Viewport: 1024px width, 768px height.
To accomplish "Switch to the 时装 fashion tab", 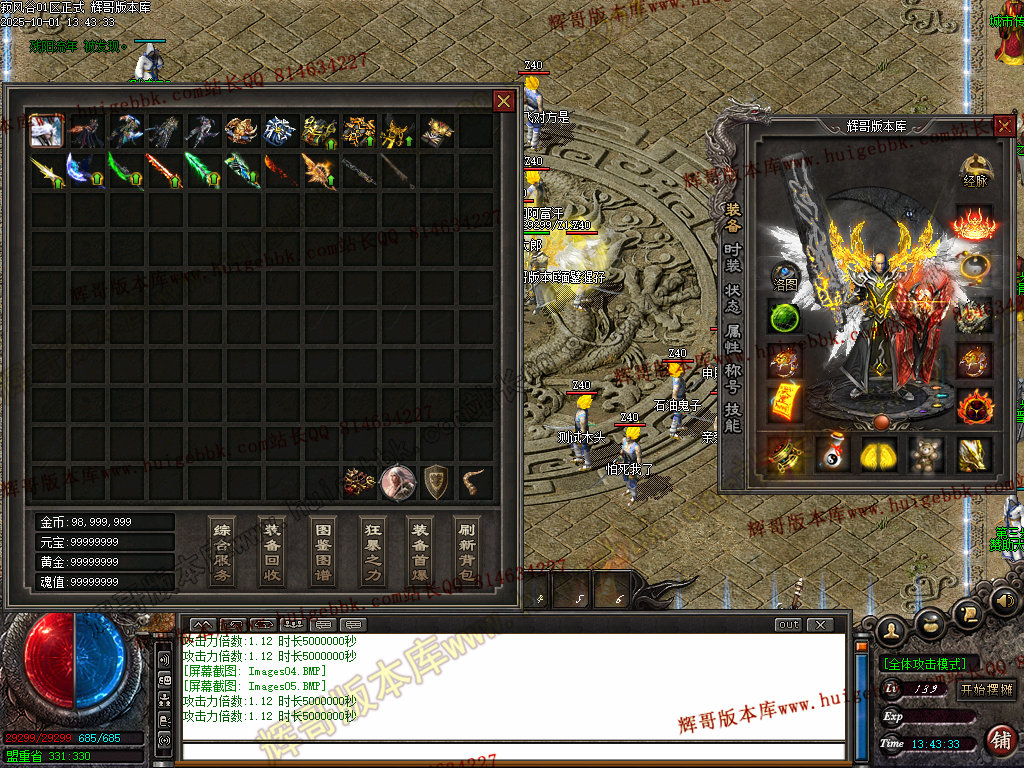I will point(733,258).
